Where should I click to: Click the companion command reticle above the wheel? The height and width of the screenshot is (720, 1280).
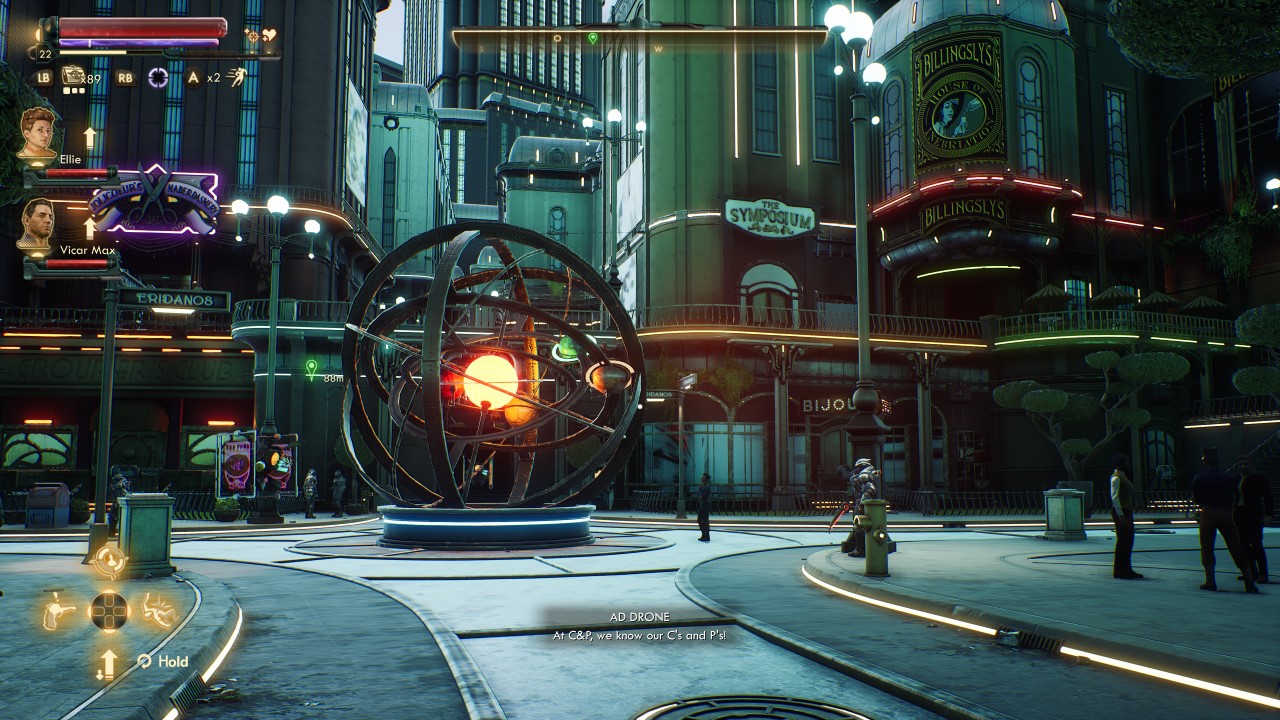pyautogui.click(x=110, y=559)
